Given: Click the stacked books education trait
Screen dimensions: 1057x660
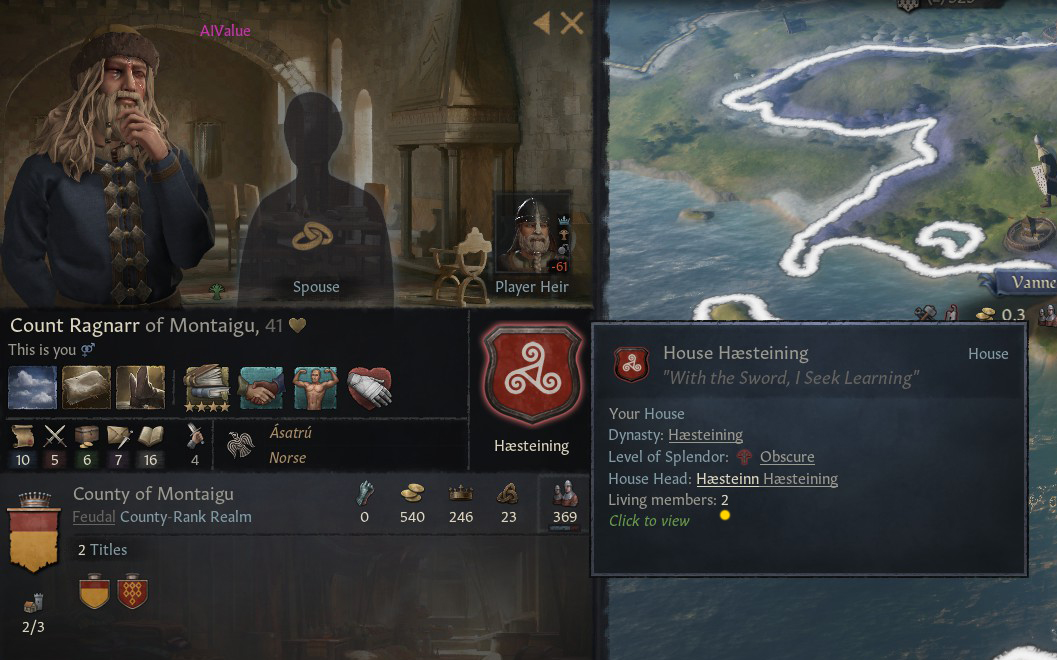Looking at the screenshot, I should [x=207, y=387].
